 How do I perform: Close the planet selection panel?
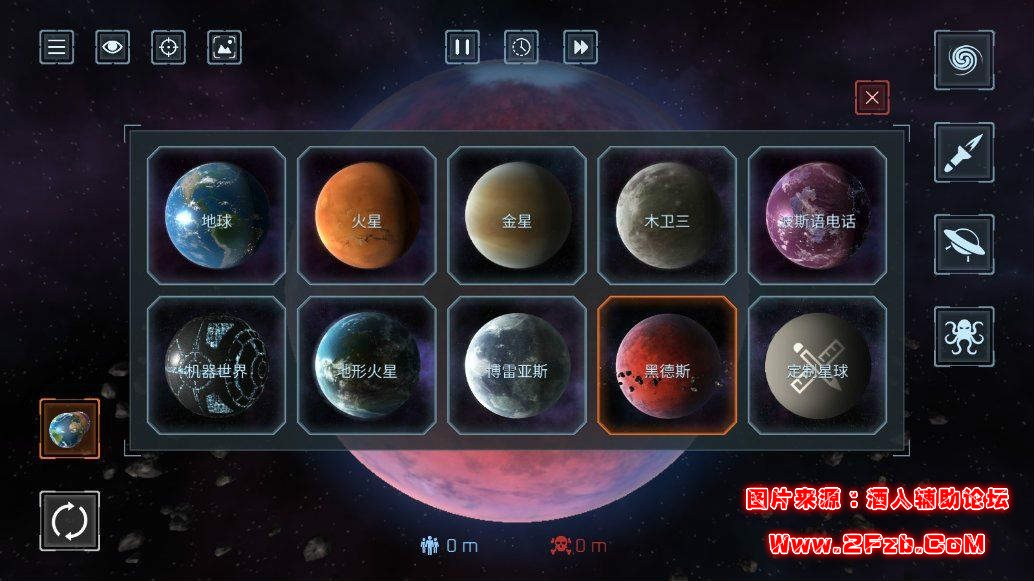point(872,98)
